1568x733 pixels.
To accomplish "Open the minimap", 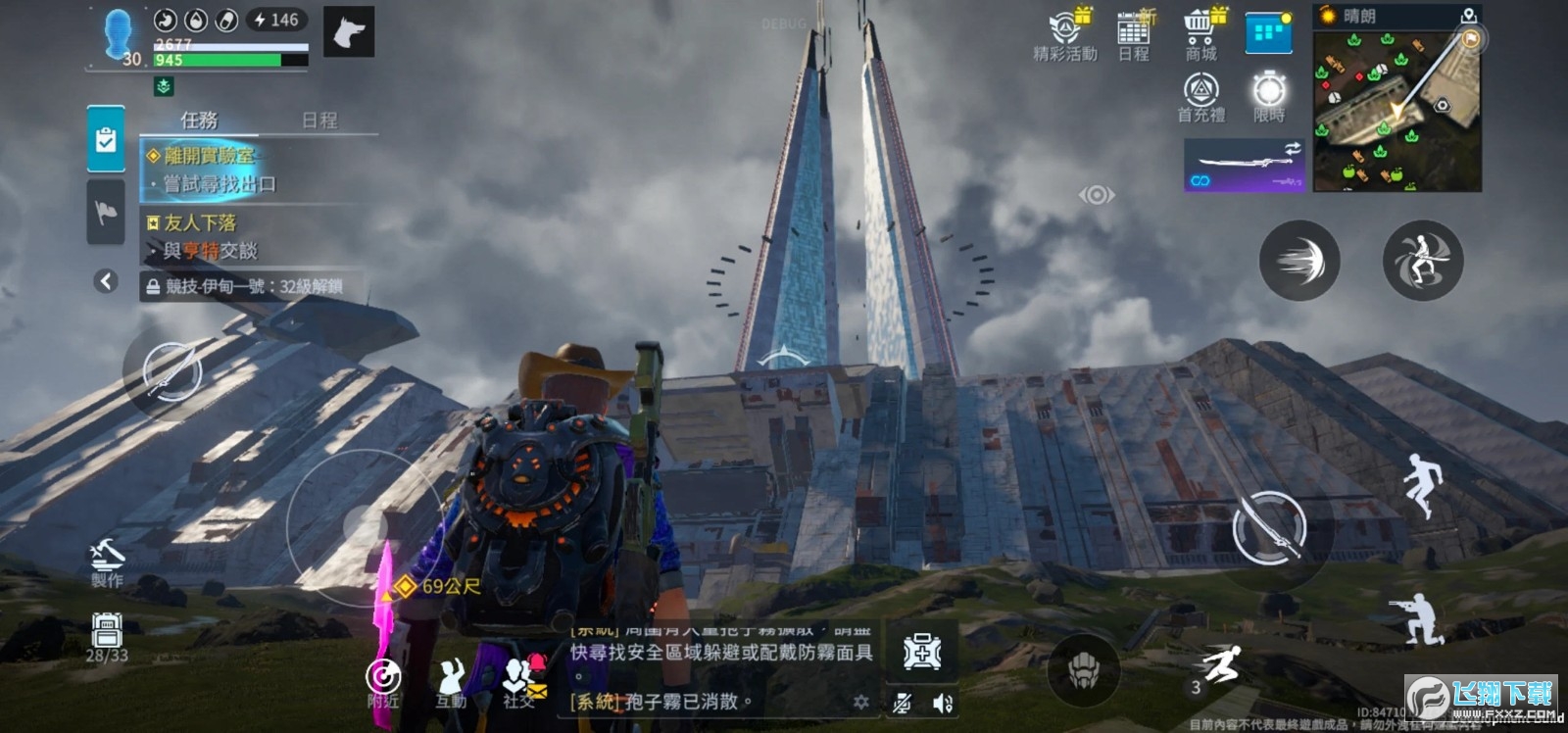I will pyautogui.click(x=1396, y=110).
